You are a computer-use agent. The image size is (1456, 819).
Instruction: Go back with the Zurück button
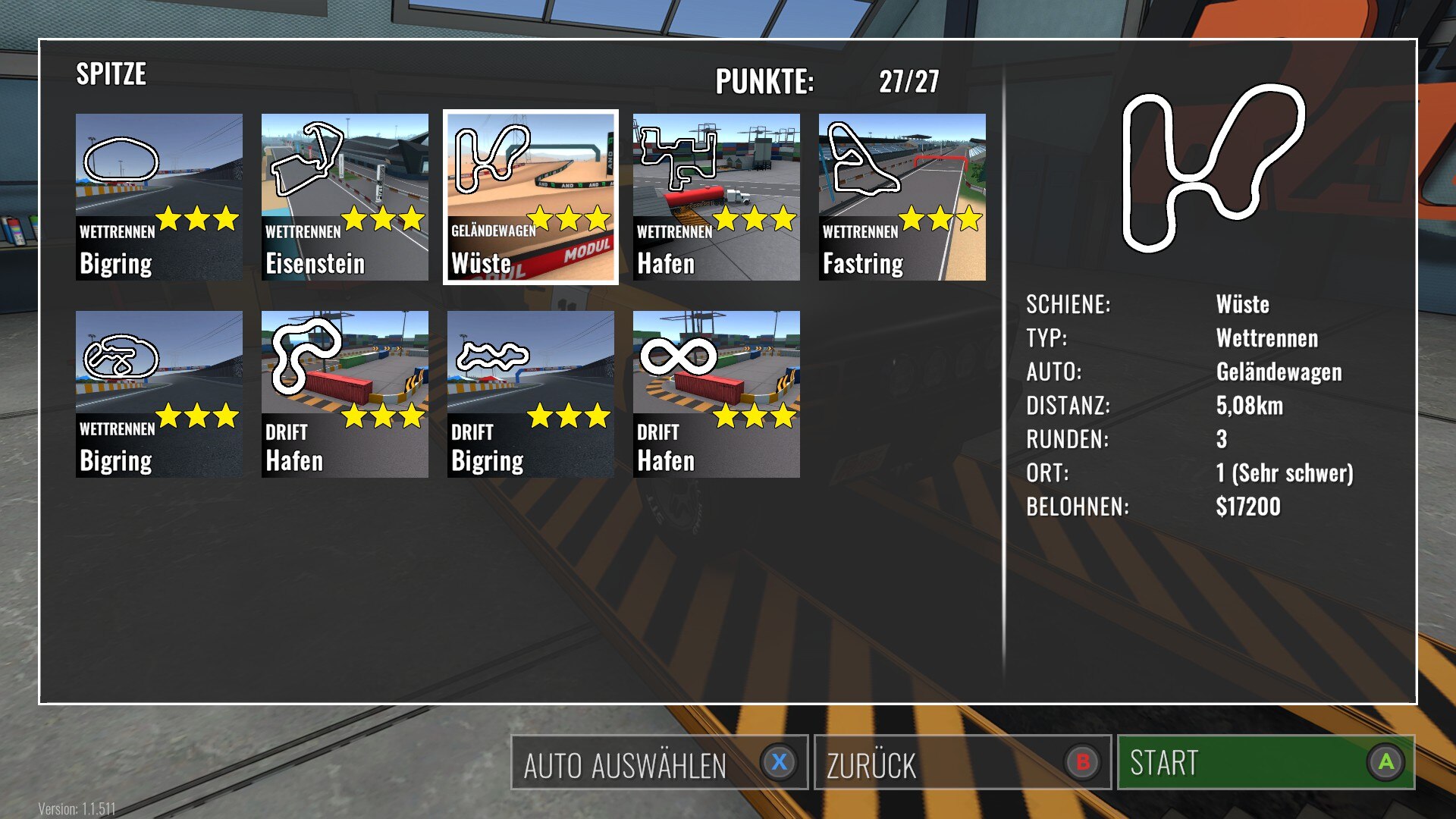(x=962, y=763)
